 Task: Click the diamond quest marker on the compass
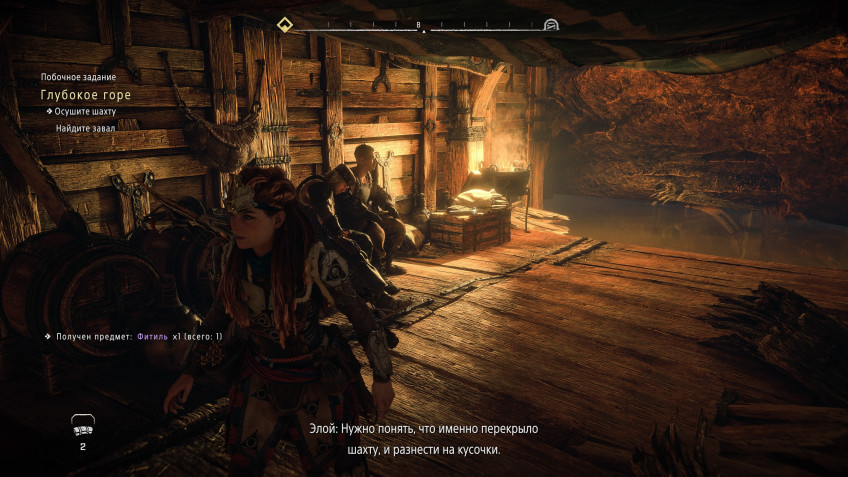284,24
